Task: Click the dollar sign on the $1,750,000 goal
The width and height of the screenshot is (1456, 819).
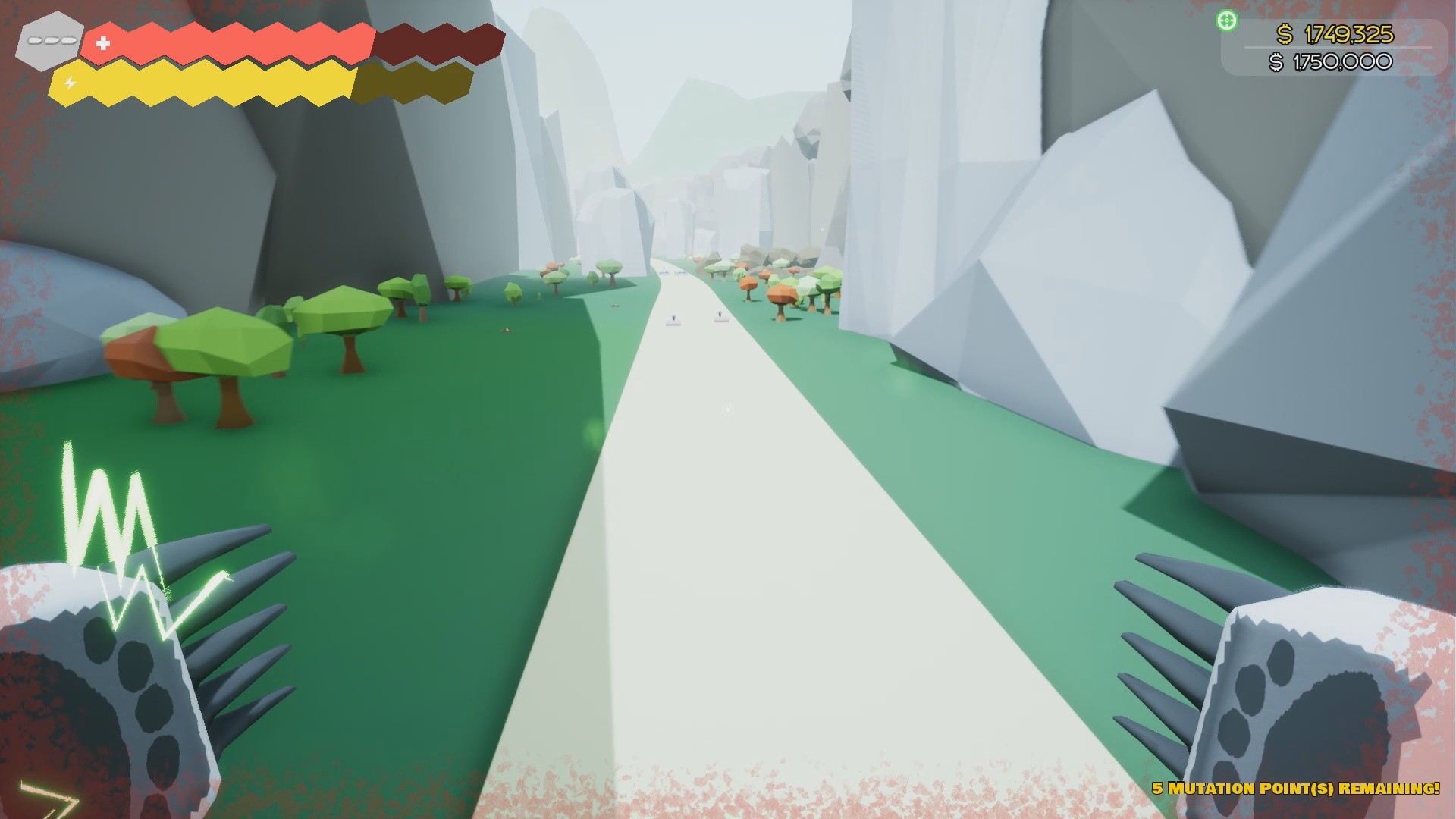Action: (x=1277, y=63)
